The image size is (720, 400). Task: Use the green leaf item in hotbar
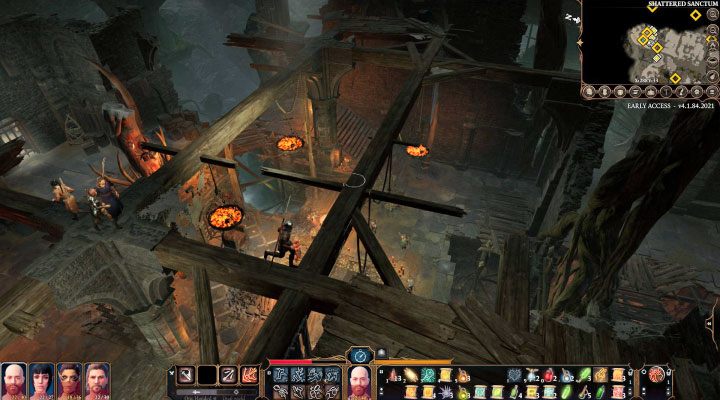(585, 375)
